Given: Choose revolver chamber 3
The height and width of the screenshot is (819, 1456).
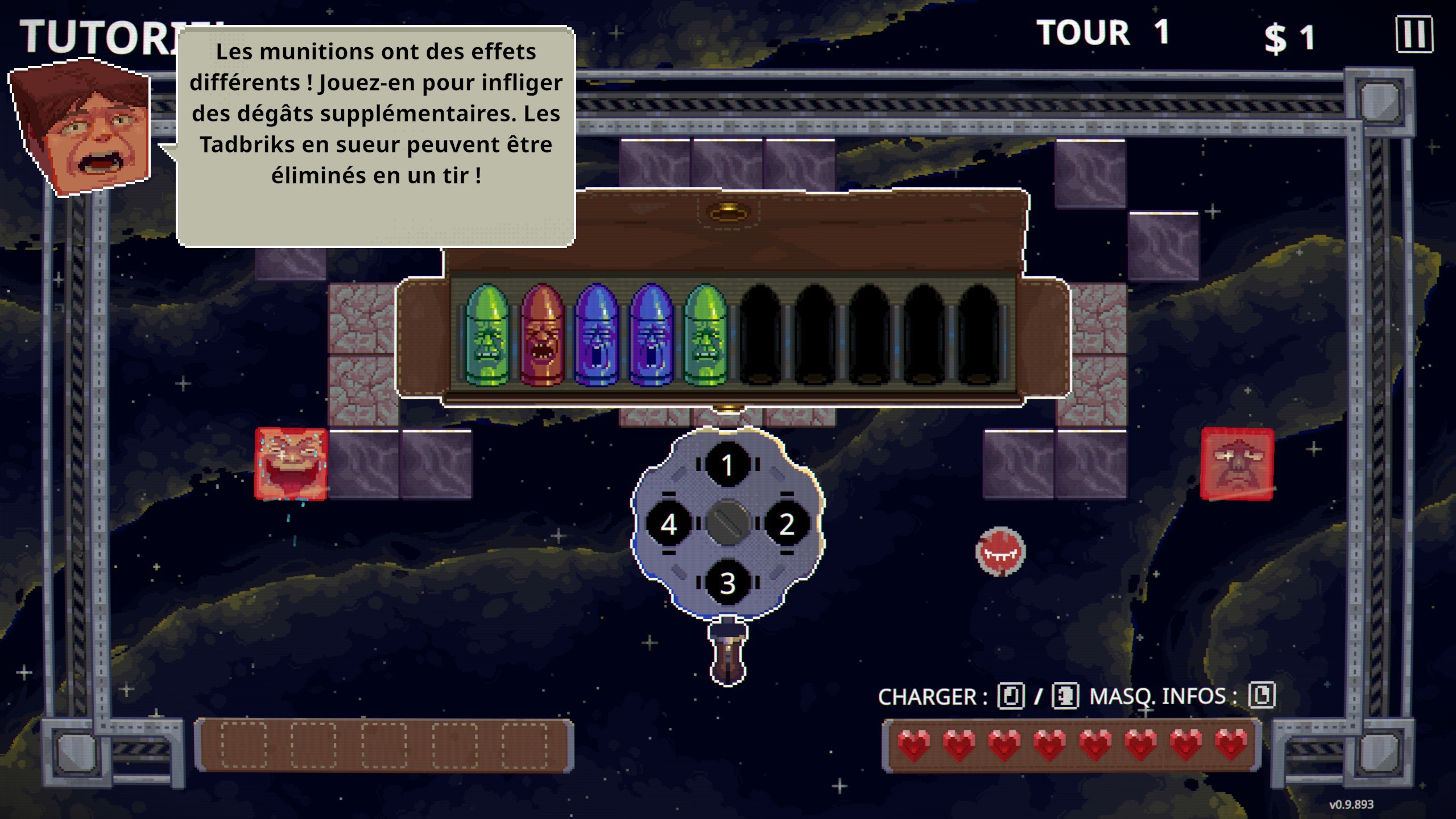Looking at the screenshot, I should pyautogui.click(x=727, y=583).
